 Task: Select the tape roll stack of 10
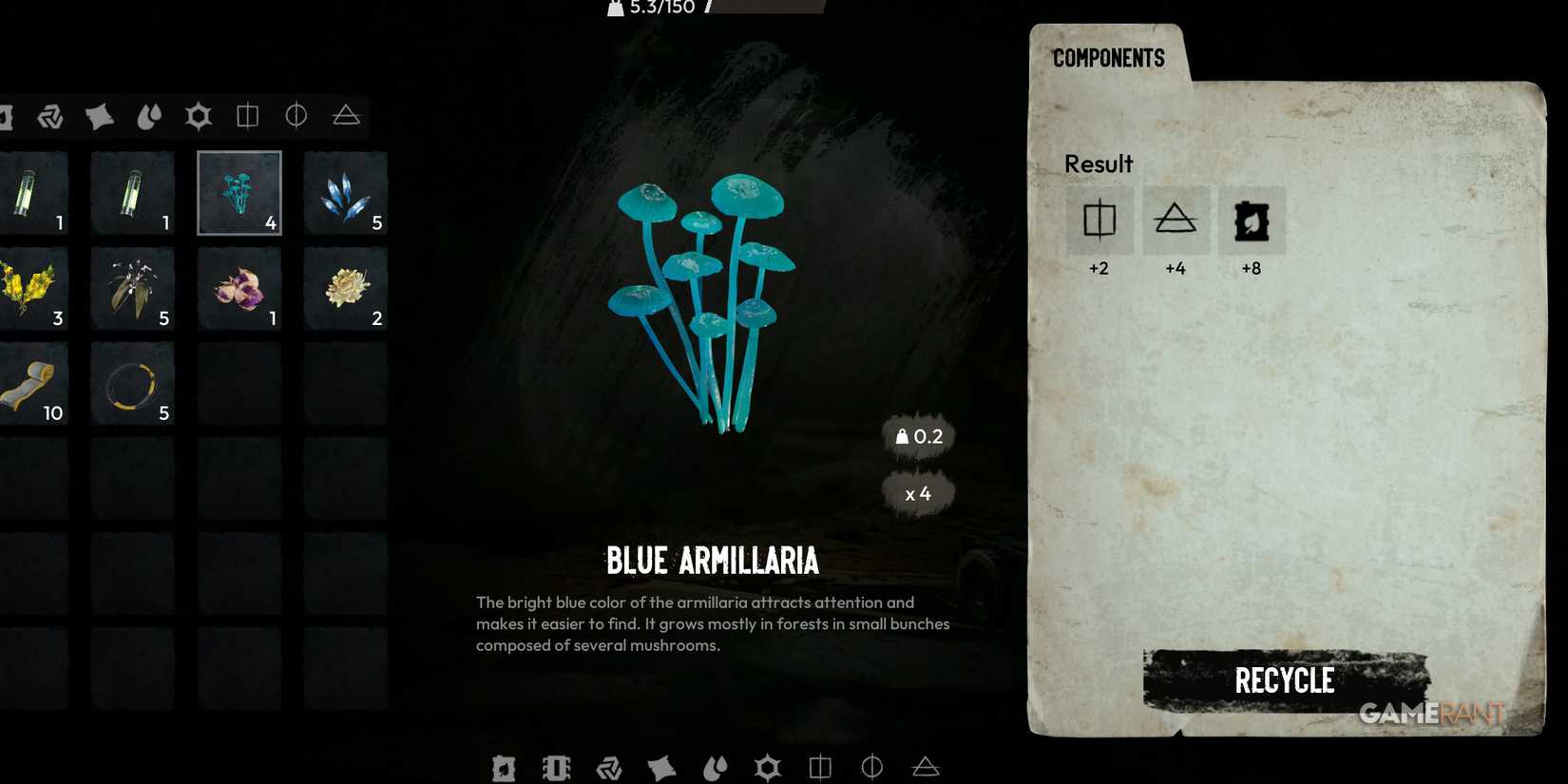35,383
